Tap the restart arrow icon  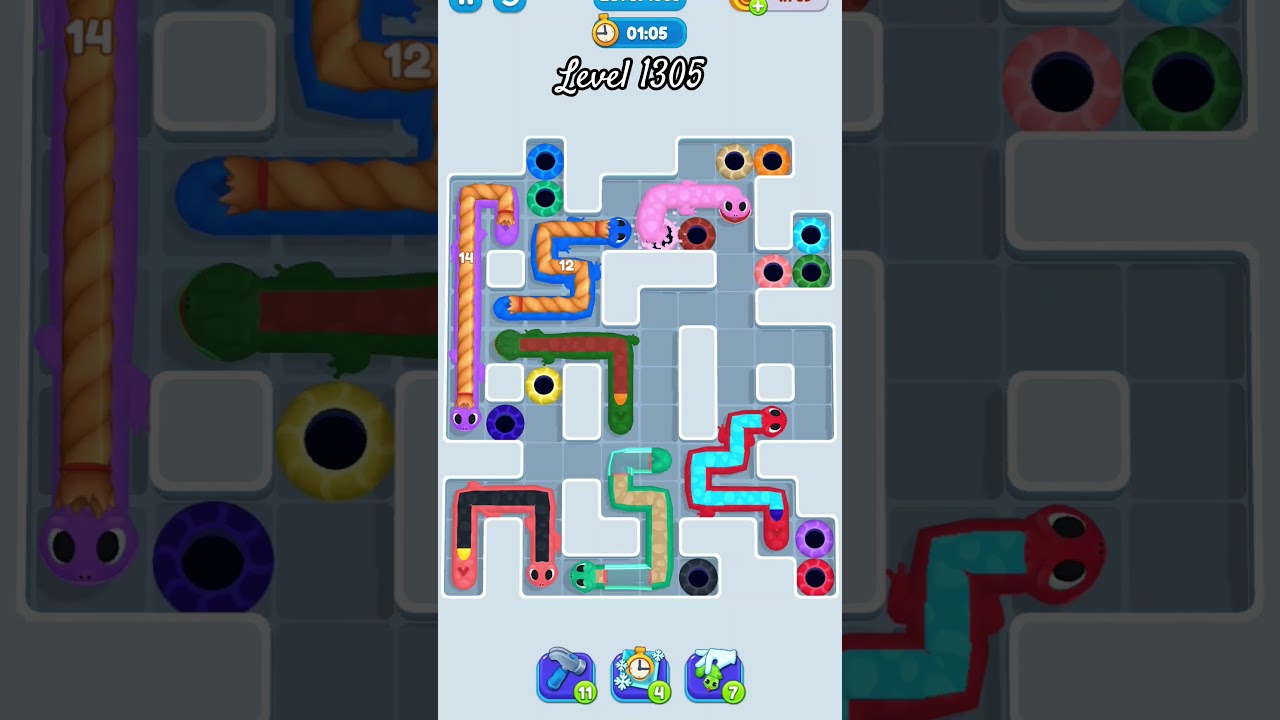click(x=510, y=5)
